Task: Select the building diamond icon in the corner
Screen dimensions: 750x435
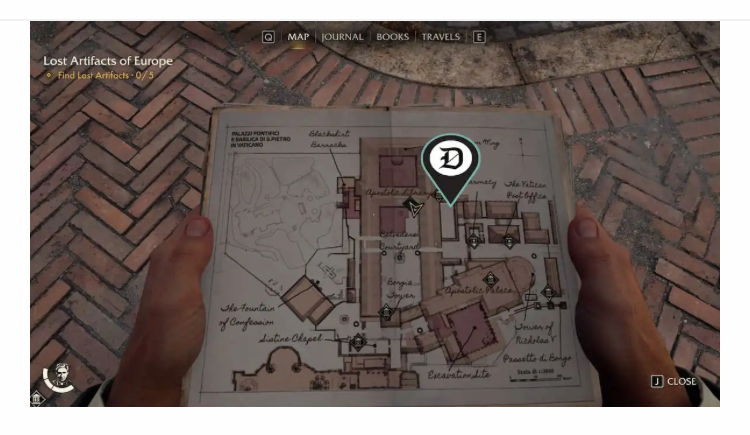Action: [37, 398]
